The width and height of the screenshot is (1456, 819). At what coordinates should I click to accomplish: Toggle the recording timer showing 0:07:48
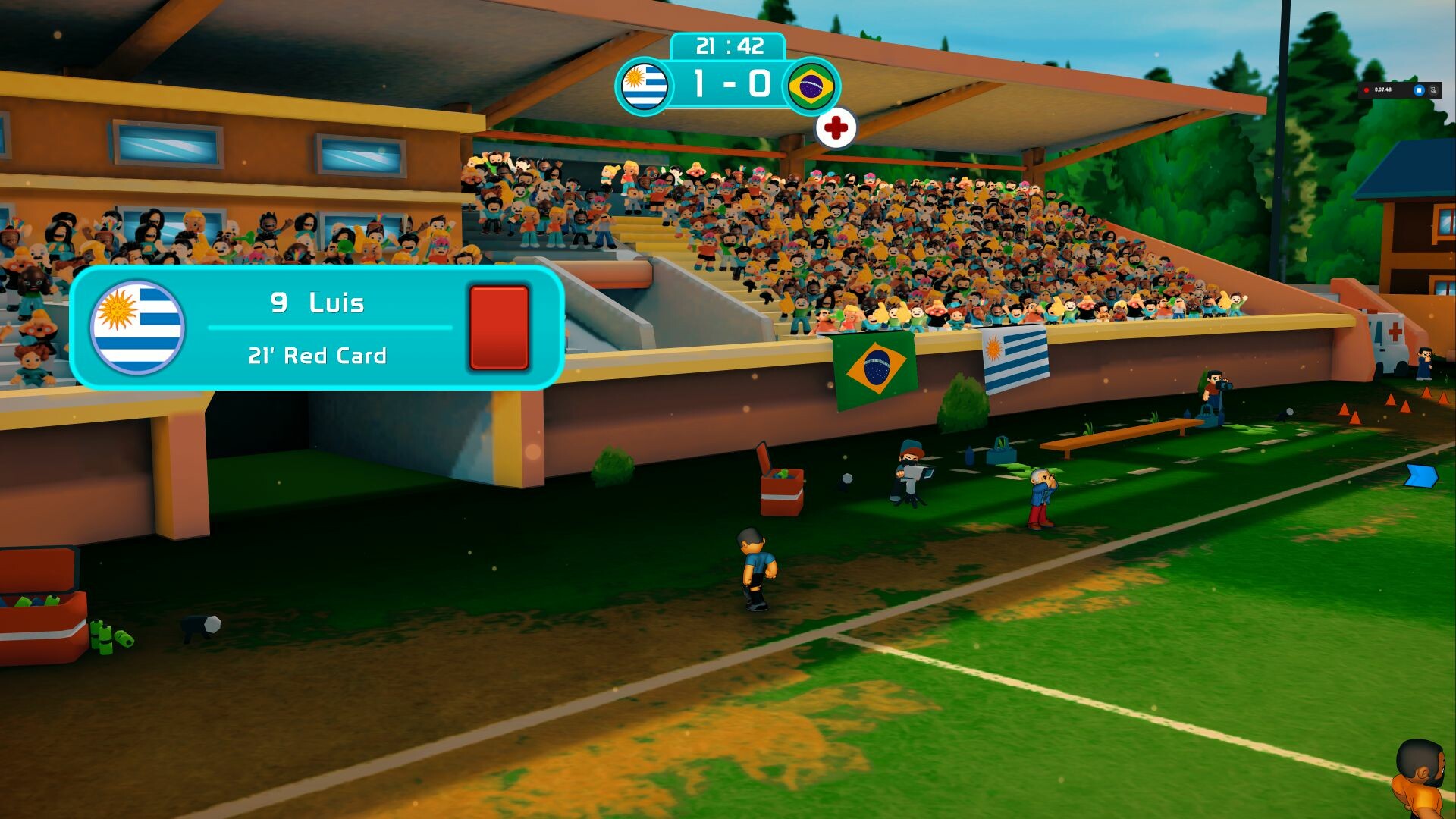[x=1385, y=89]
